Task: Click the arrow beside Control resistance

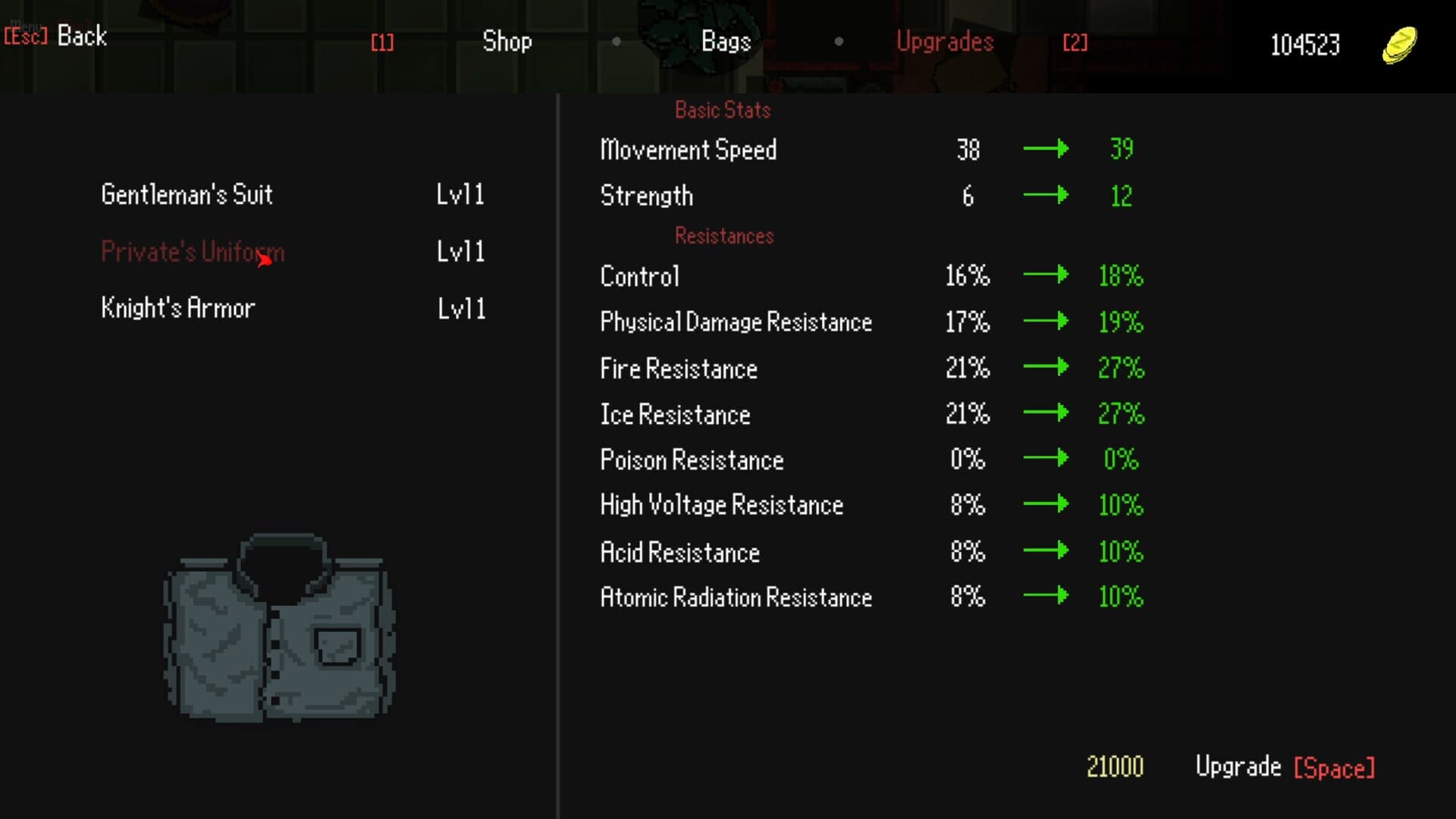Action: 1047,276
